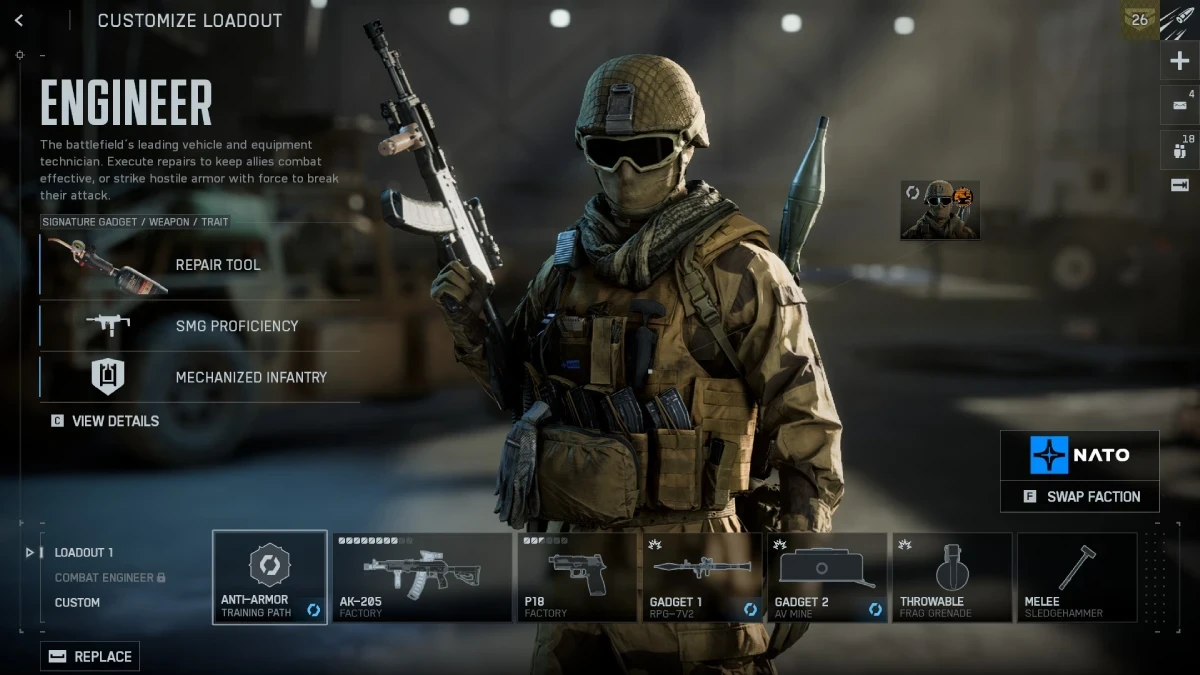Choose the P18 sidearm slot
The image size is (1200, 675).
point(577,576)
